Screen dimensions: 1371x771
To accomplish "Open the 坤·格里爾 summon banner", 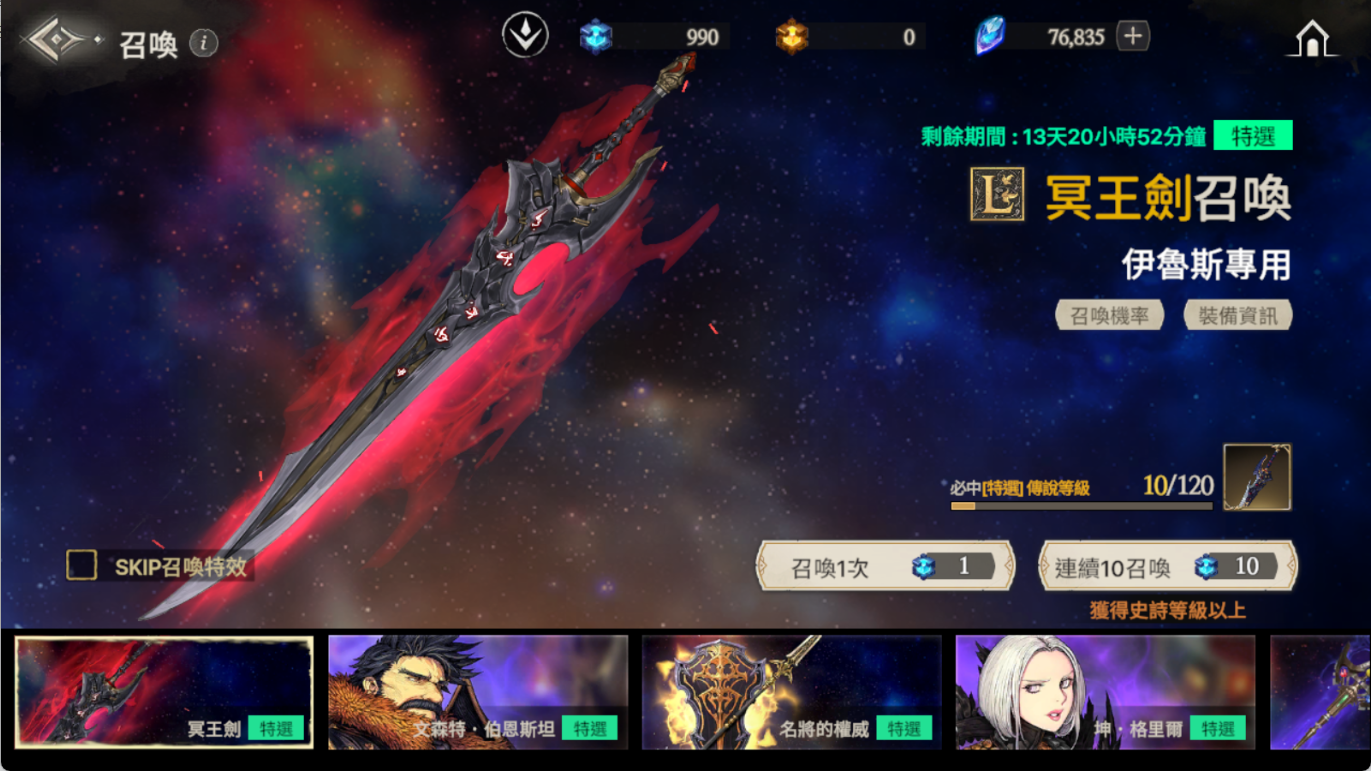I will tap(1105, 692).
